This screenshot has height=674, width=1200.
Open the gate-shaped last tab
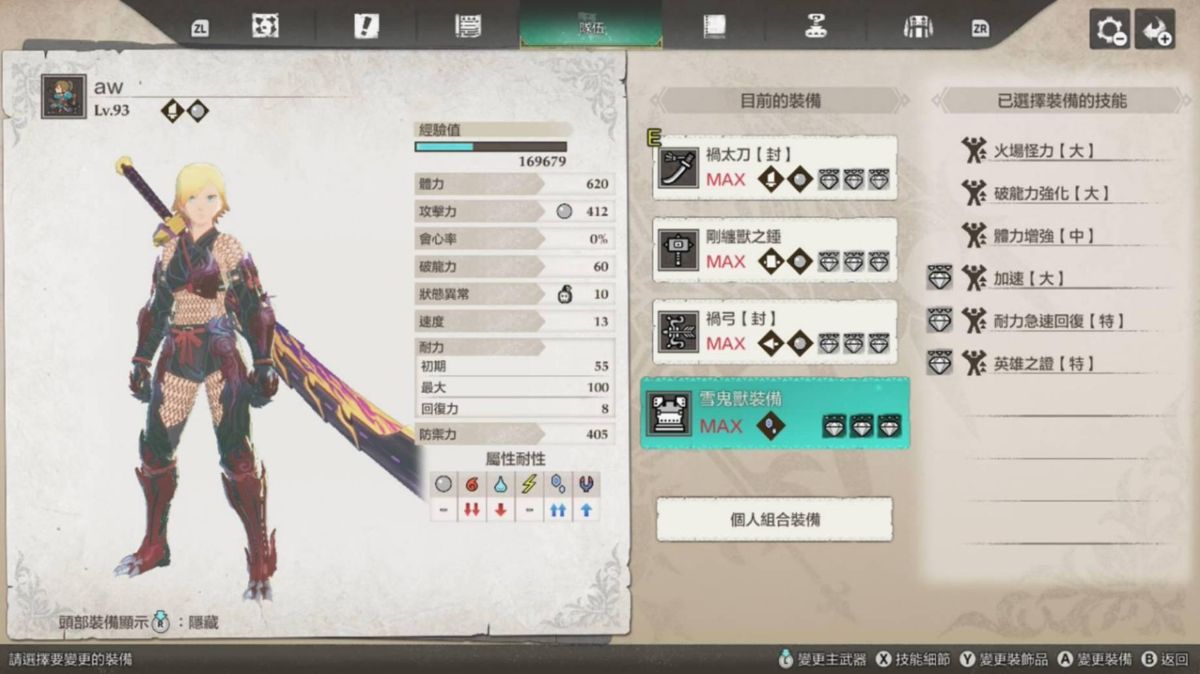coord(917,27)
